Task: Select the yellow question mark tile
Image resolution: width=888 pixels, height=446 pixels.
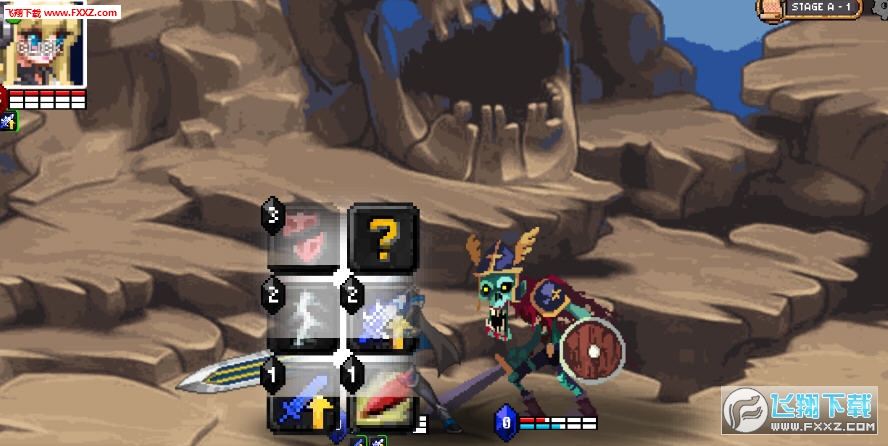Action: point(382,237)
